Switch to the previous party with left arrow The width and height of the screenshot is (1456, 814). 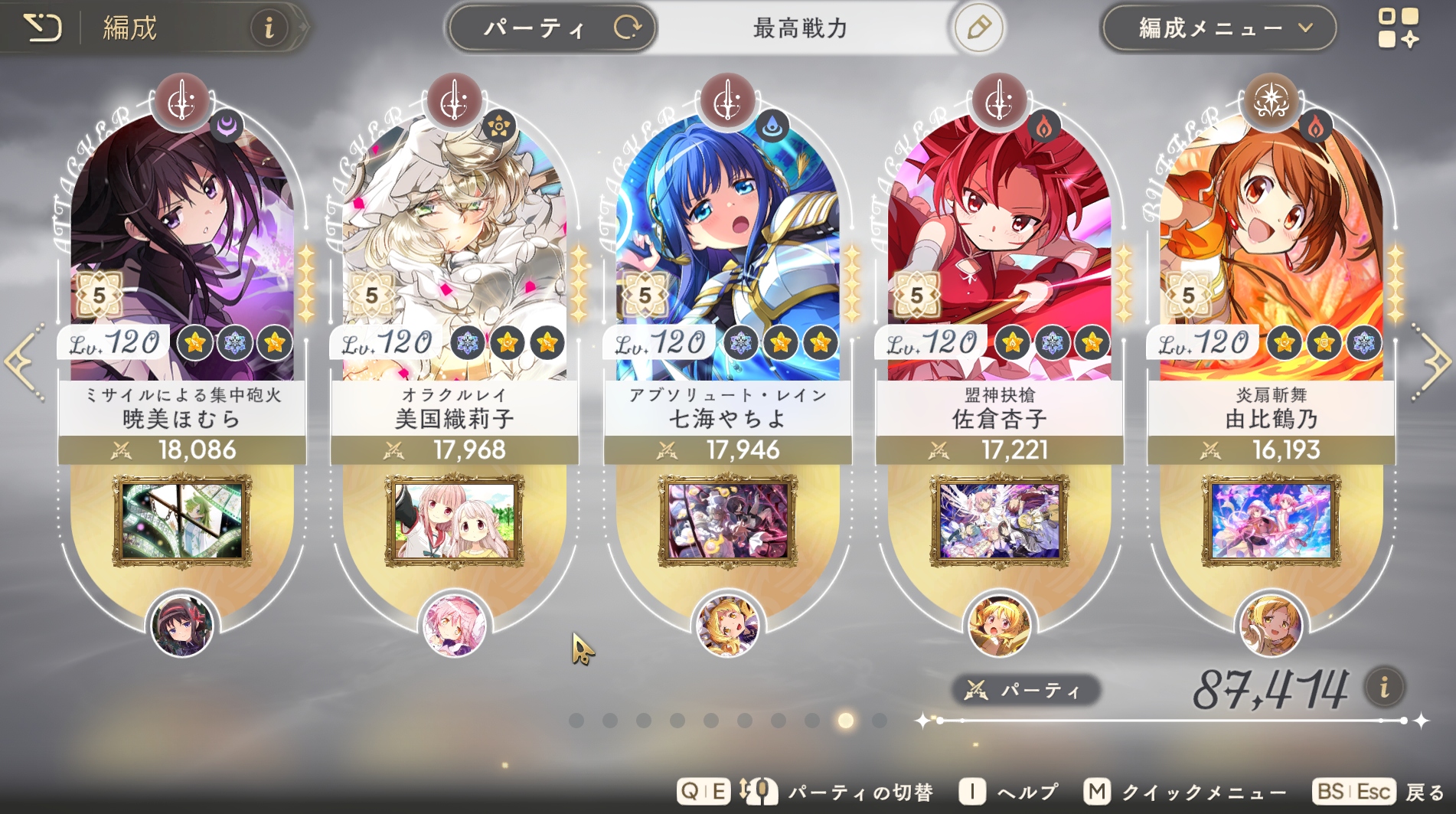pyautogui.click(x=23, y=361)
